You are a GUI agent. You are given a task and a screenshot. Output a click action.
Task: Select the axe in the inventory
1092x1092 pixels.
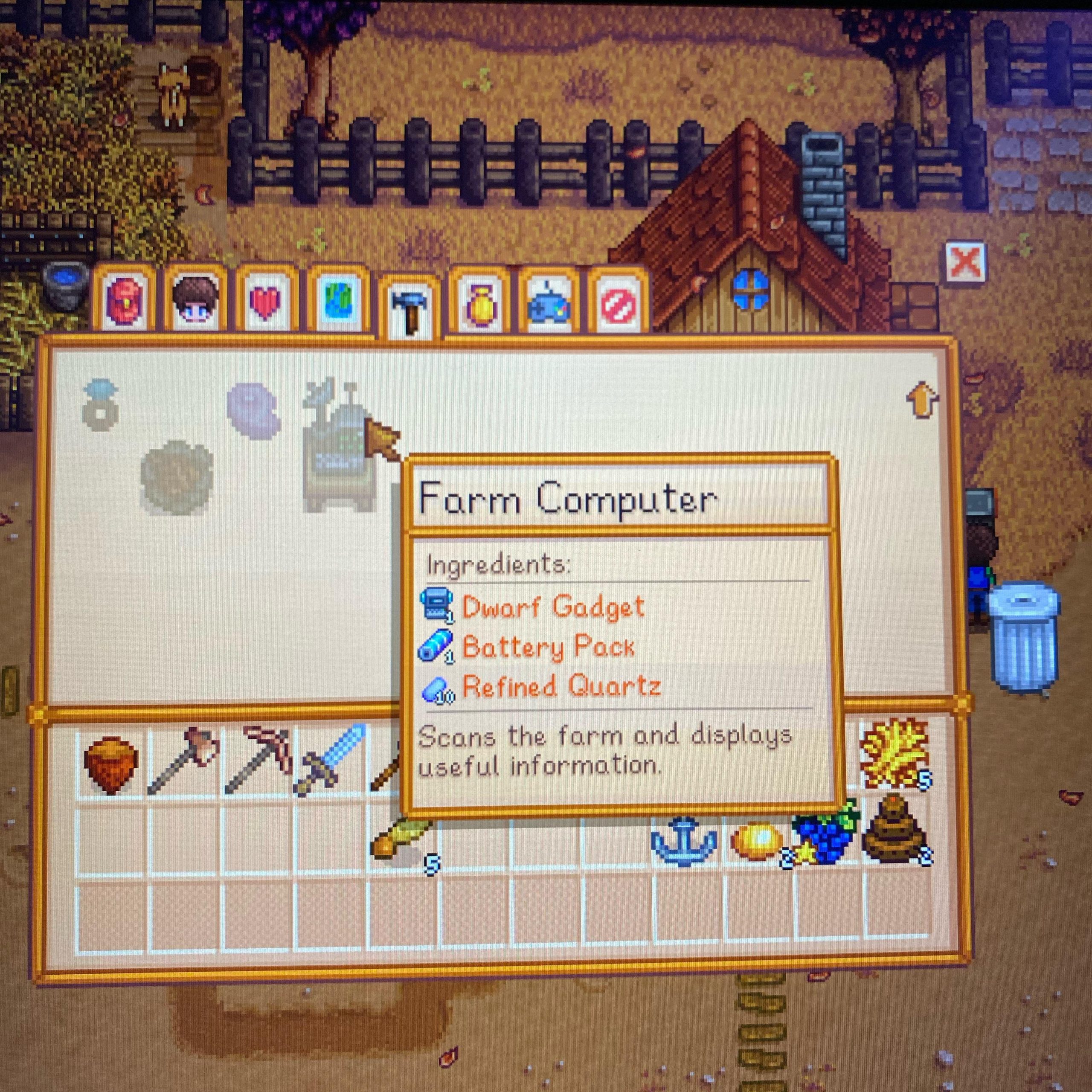[182, 761]
